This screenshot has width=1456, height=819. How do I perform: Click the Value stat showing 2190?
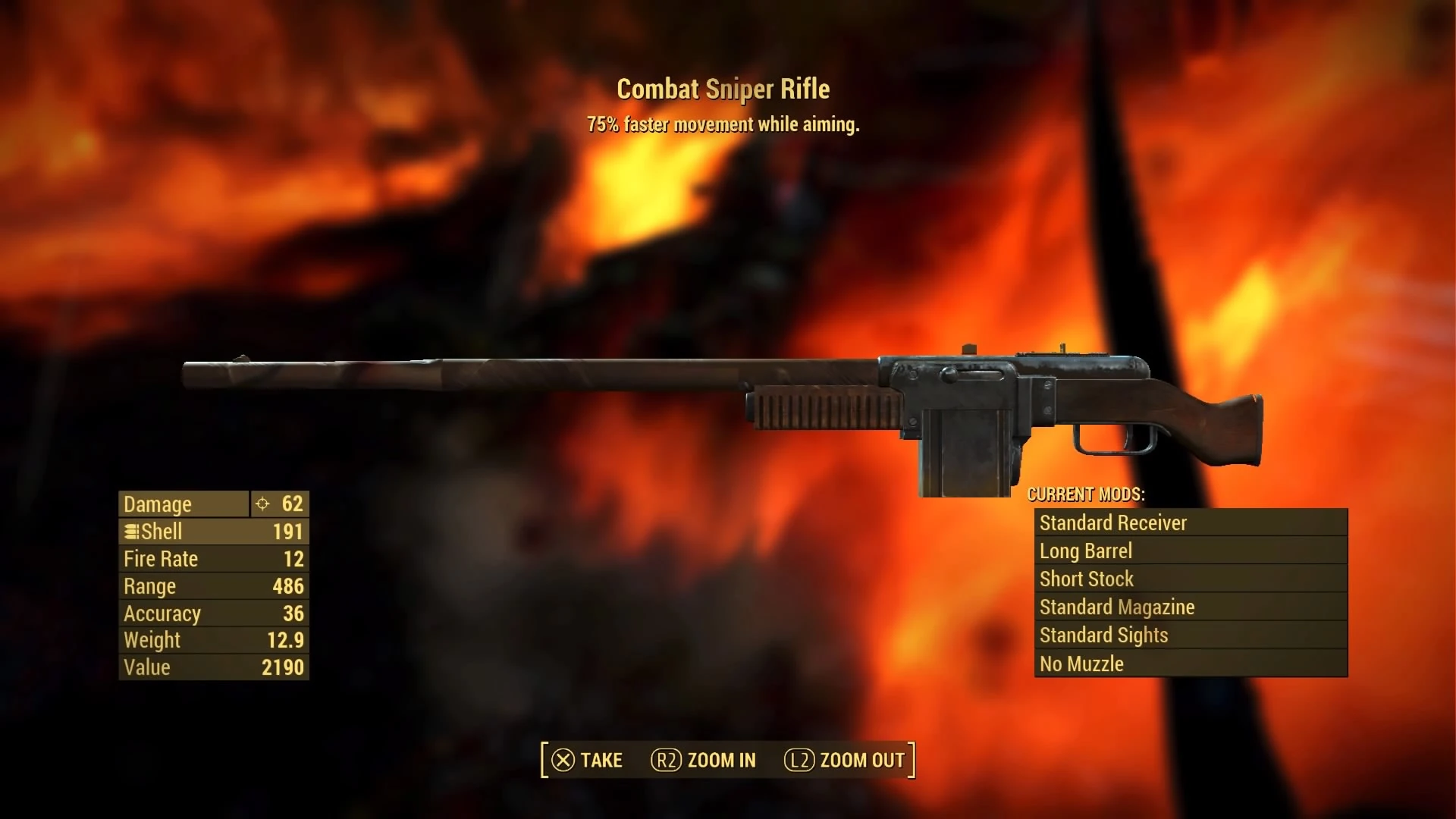point(212,667)
